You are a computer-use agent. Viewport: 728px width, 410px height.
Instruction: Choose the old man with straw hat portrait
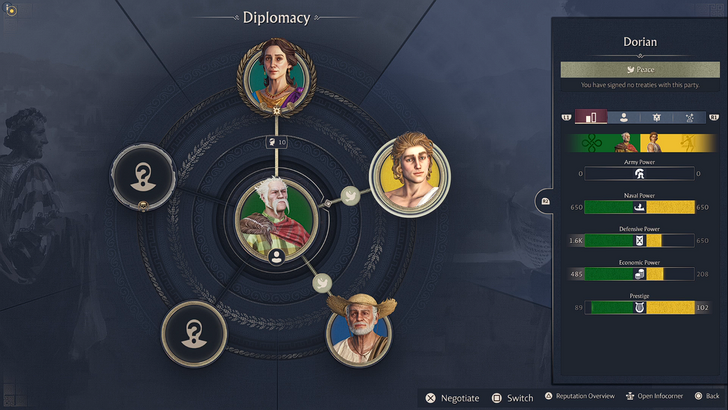[359, 332]
